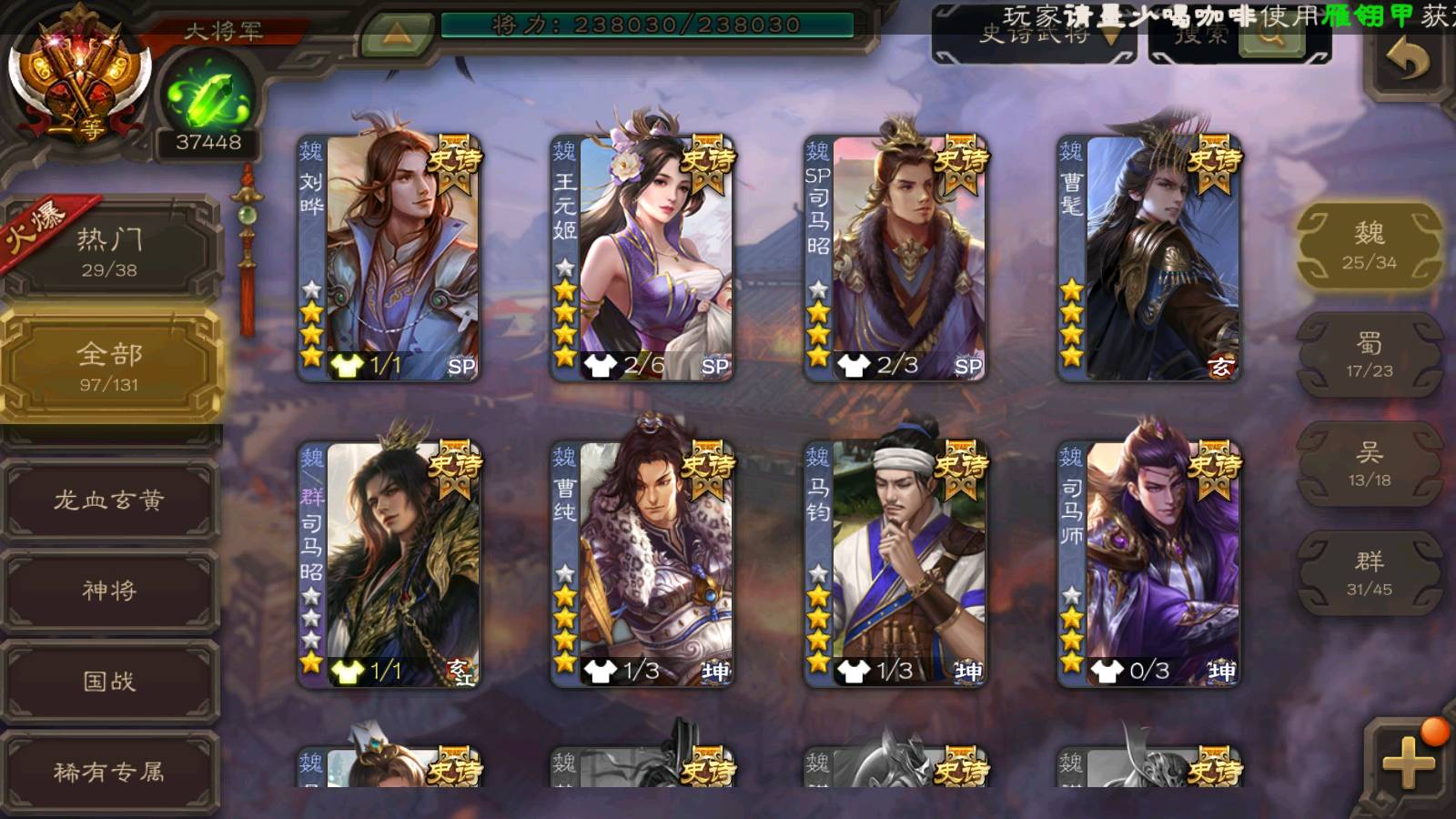This screenshot has height=819, width=1456.
Task: Filter heroes by 蜀 faction
Action: coord(1369,355)
